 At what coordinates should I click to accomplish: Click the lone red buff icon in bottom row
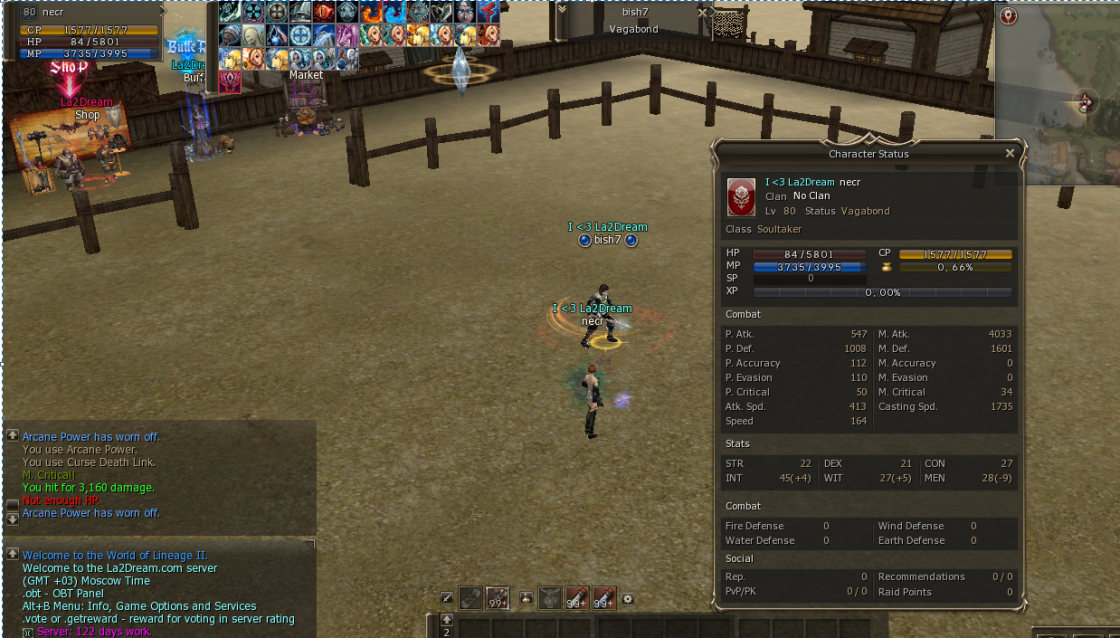tap(230, 81)
